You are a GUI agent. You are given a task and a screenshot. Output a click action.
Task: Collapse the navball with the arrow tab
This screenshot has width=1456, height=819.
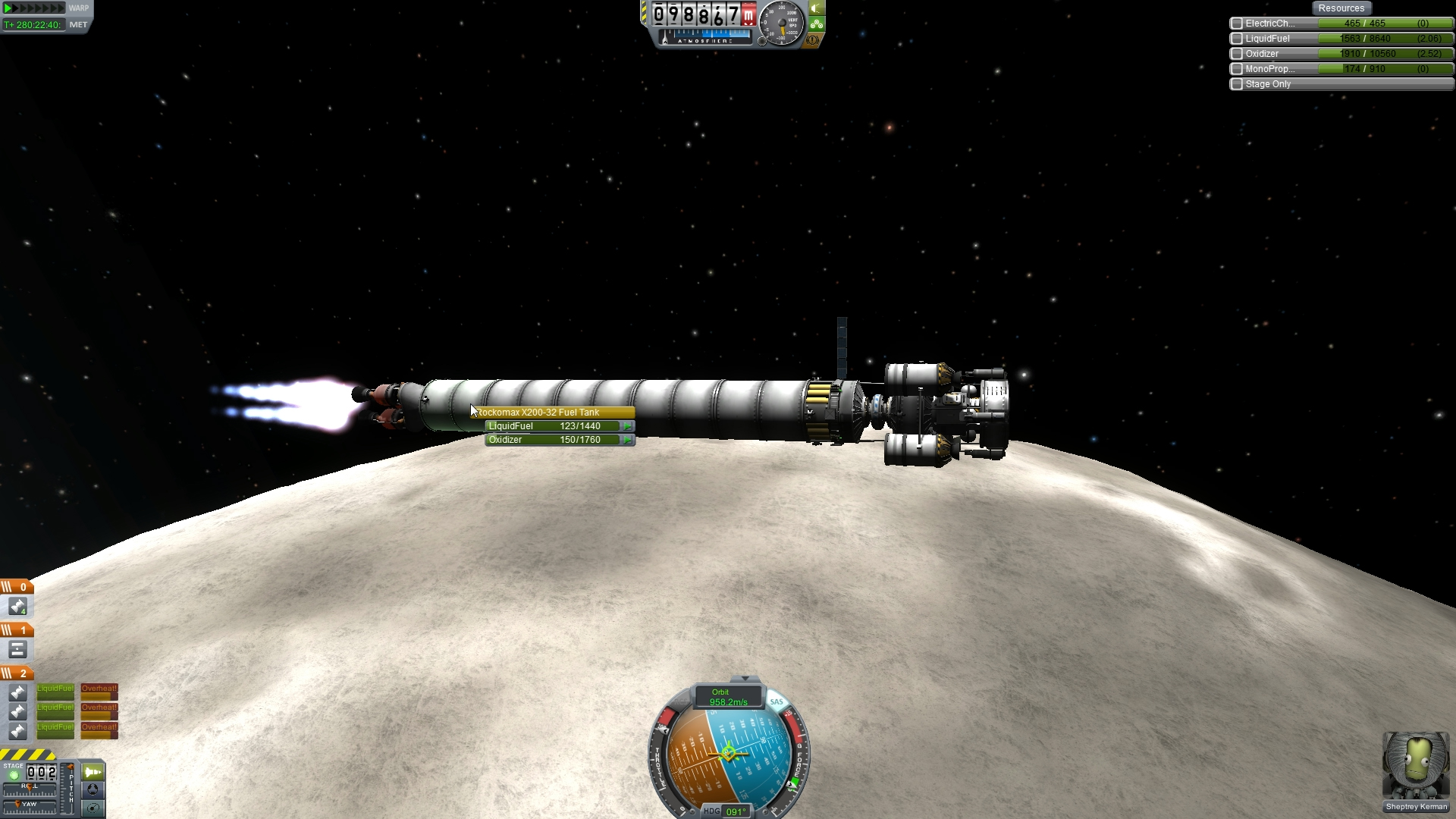[x=745, y=678]
